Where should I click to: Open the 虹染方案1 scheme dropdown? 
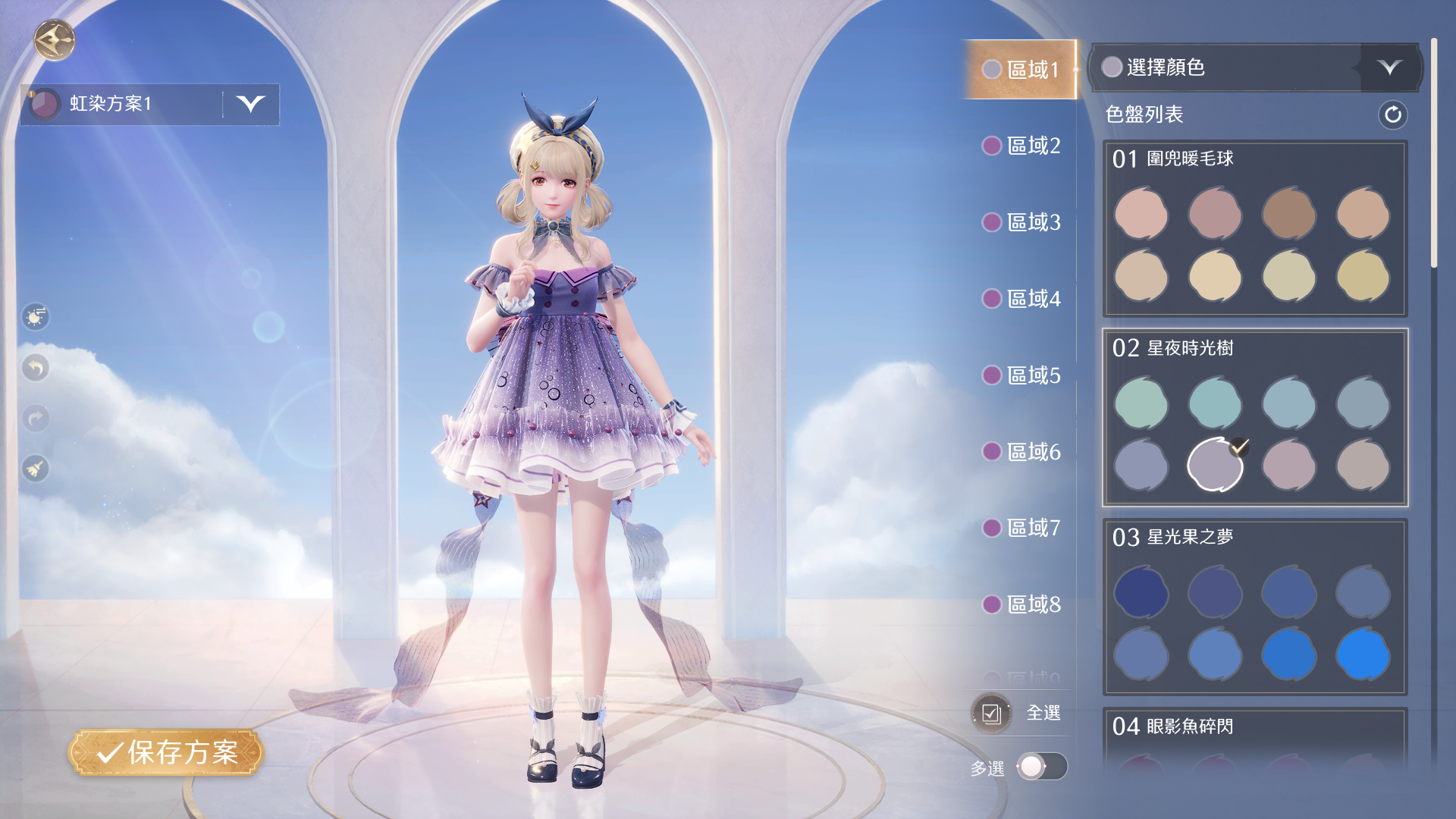click(250, 104)
